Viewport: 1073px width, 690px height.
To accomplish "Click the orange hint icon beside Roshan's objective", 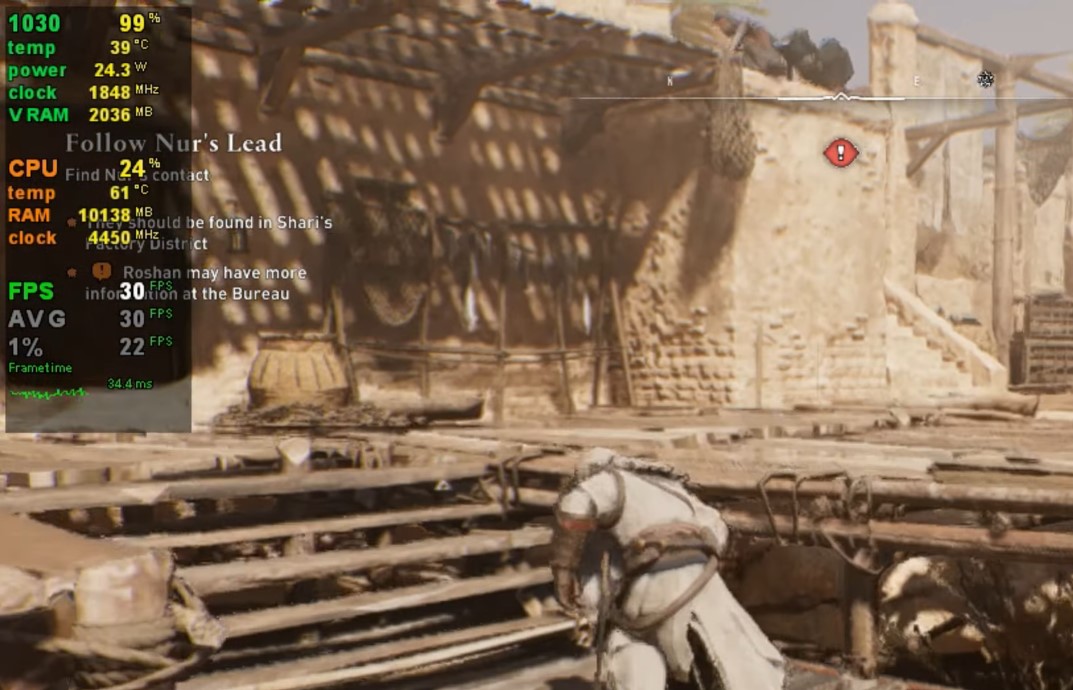I will (x=101, y=271).
